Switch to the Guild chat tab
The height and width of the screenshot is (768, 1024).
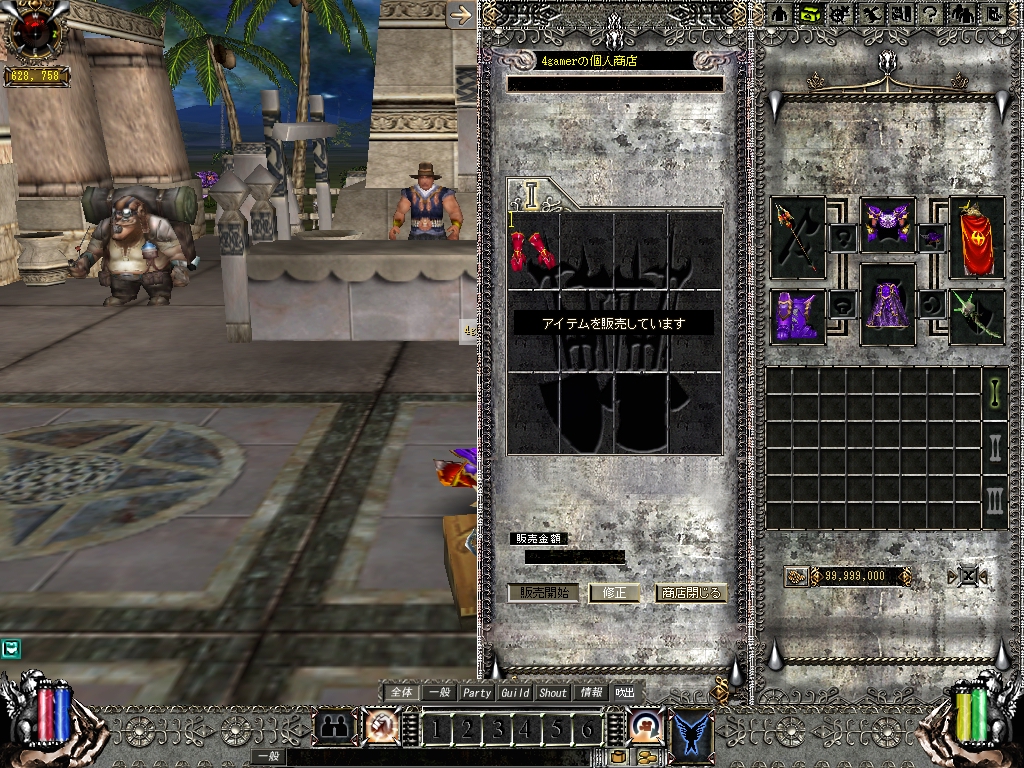[515, 692]
